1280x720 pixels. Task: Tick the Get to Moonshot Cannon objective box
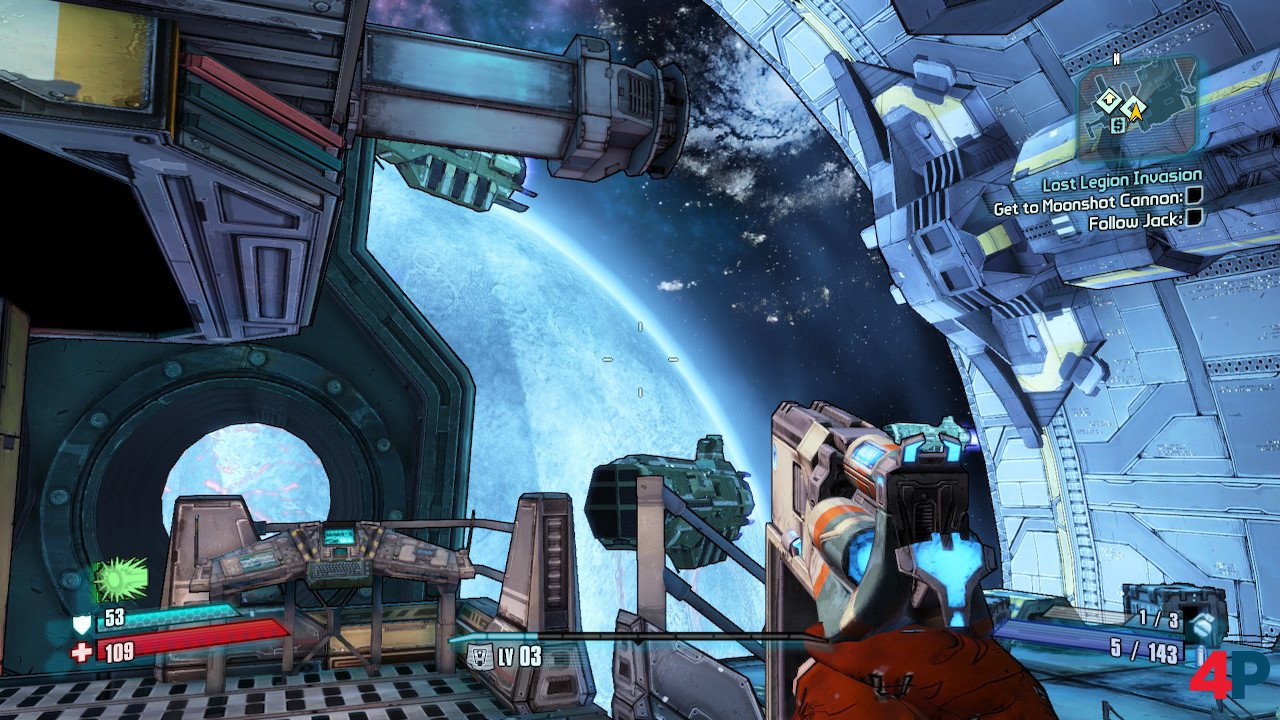point(1193,200)
